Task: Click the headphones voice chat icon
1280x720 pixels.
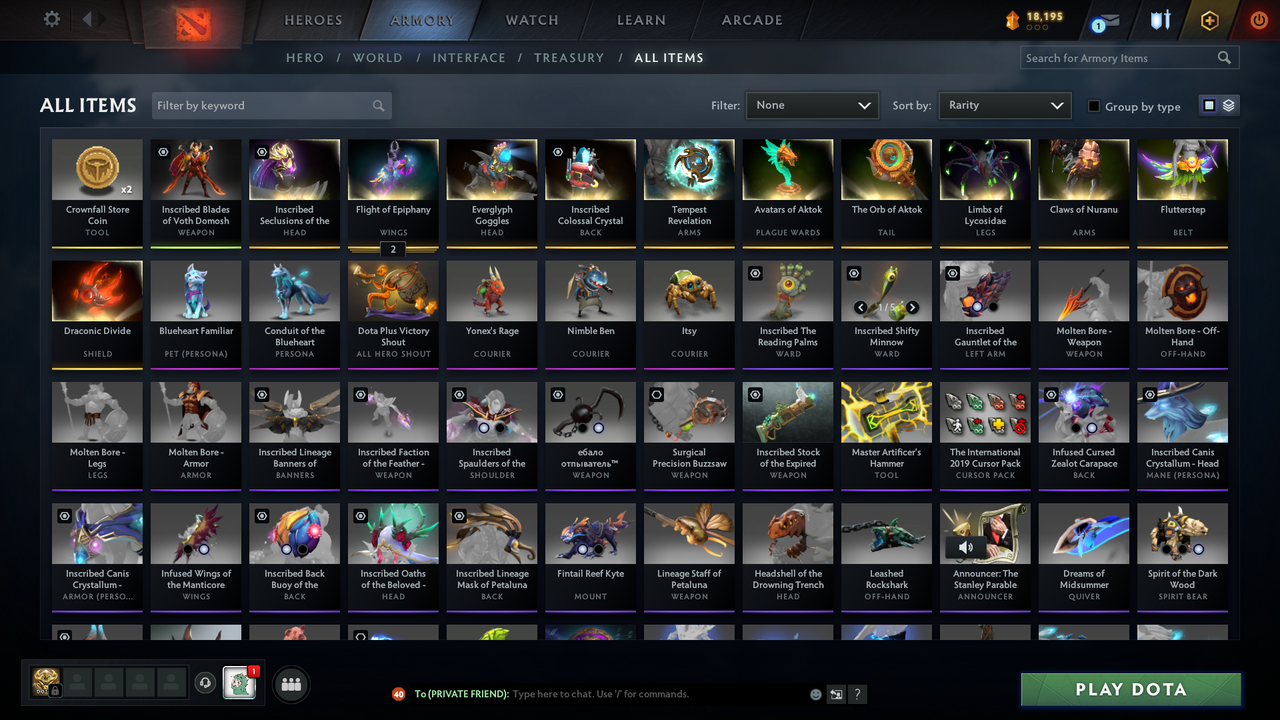Action: tap(207, 683)
